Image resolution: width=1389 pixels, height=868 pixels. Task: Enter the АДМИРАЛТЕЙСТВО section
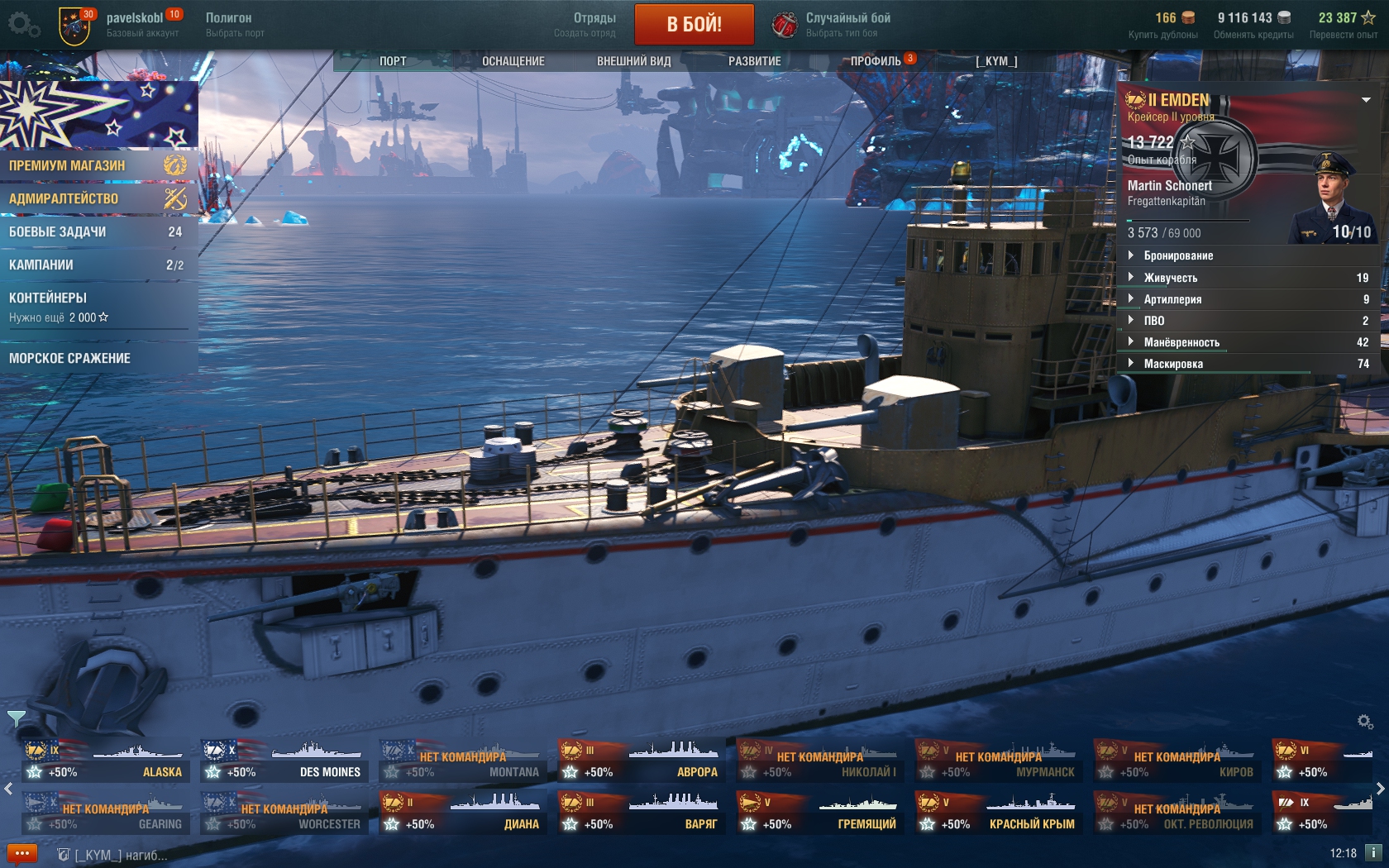tap(98, 198)
